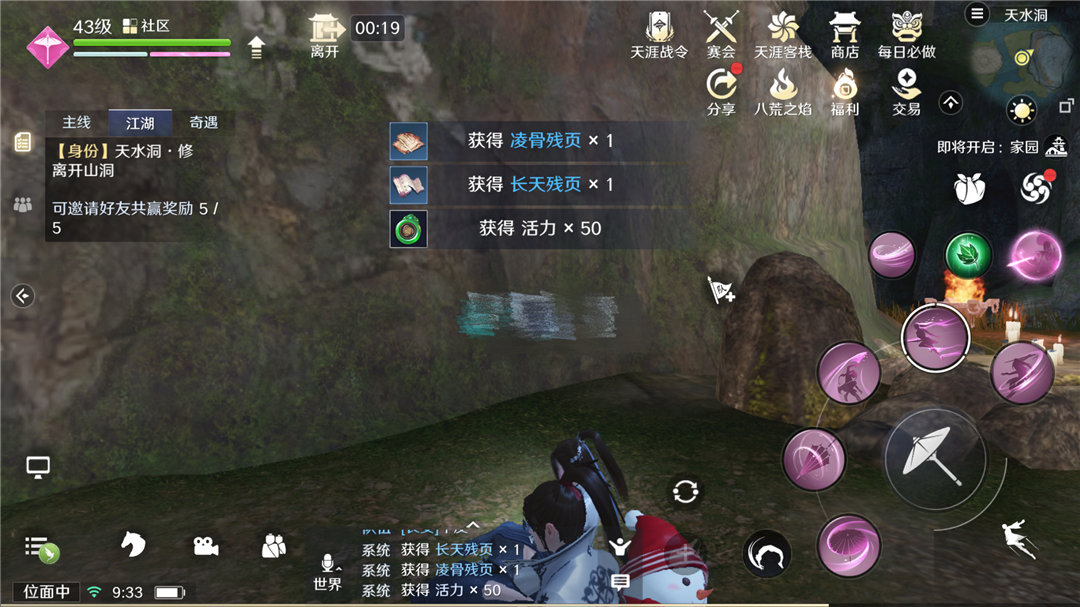Switch to the 主线 quest tab

77,123
